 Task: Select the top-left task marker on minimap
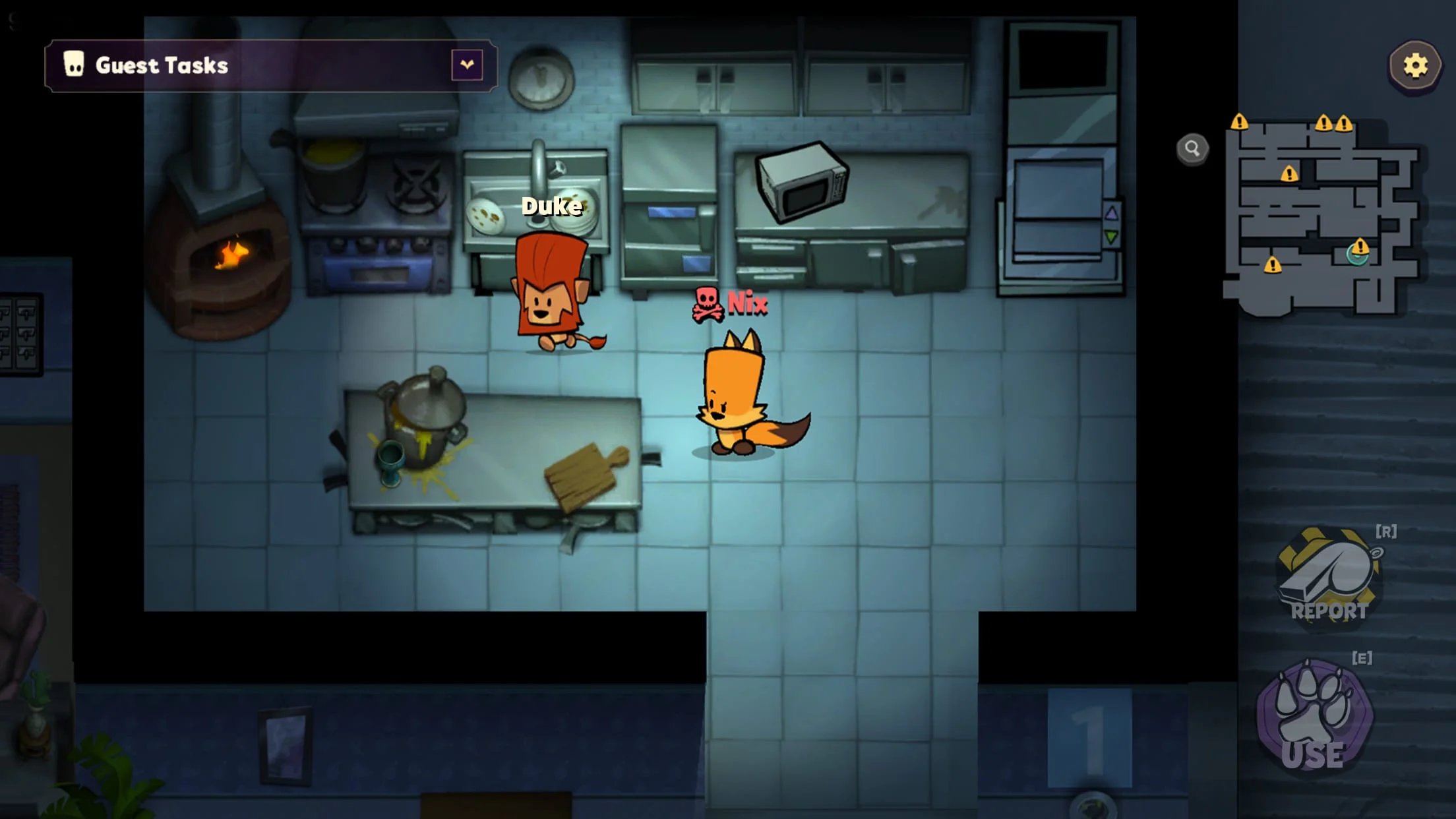[x=1240, y=123]
